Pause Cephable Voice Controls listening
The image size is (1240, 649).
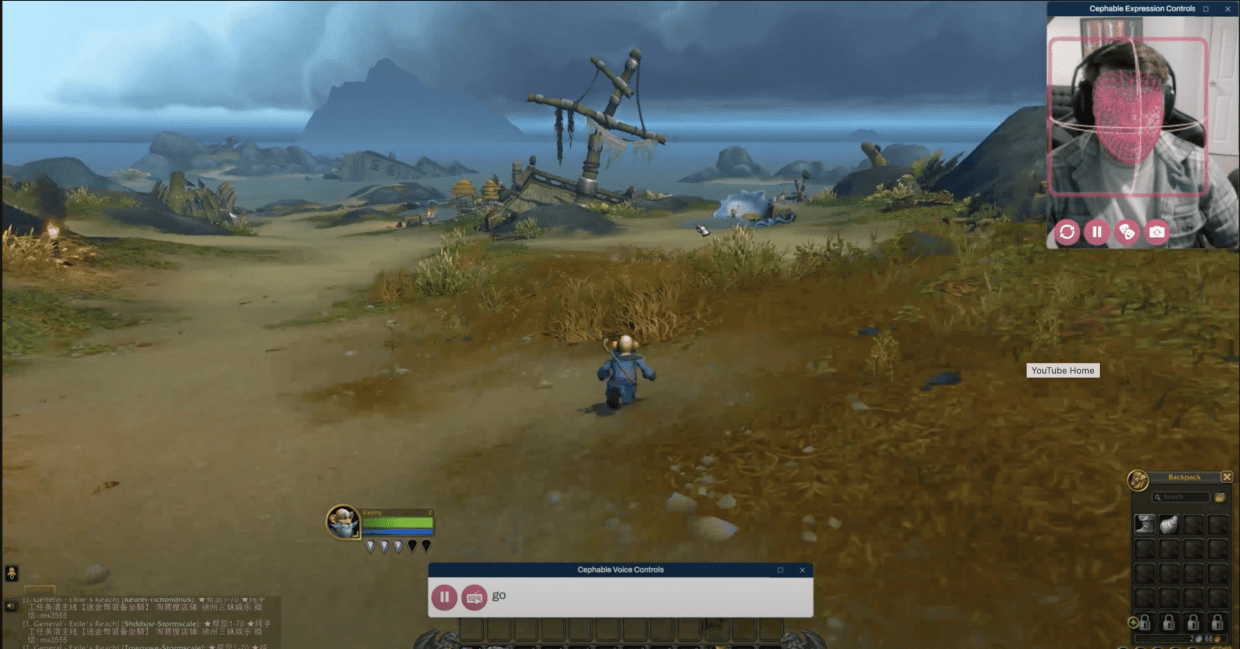[x=444, y=597]
